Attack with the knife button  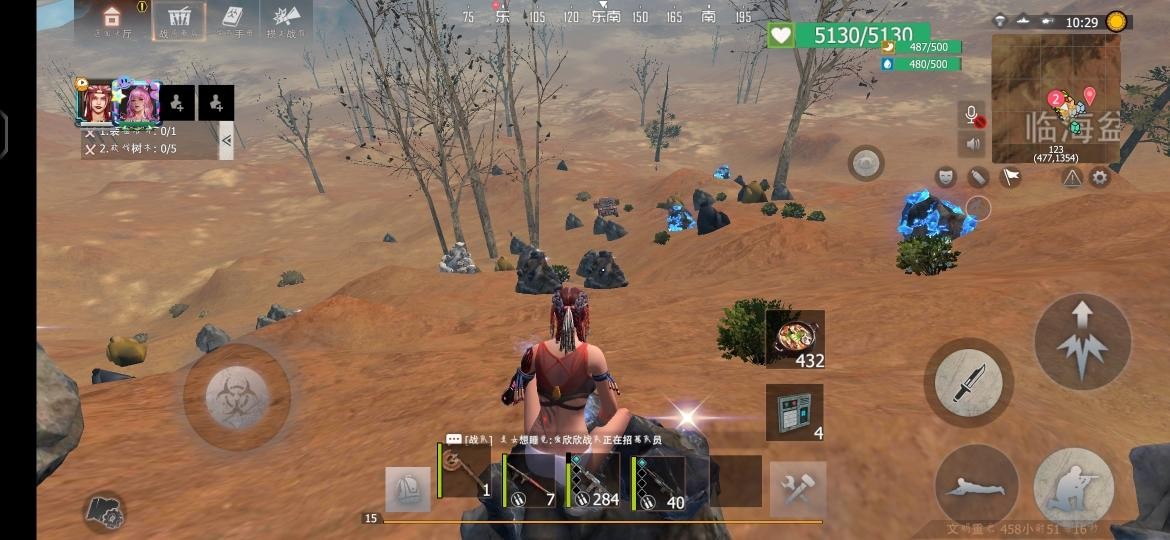pyautogui.click(x=968, y=383)
